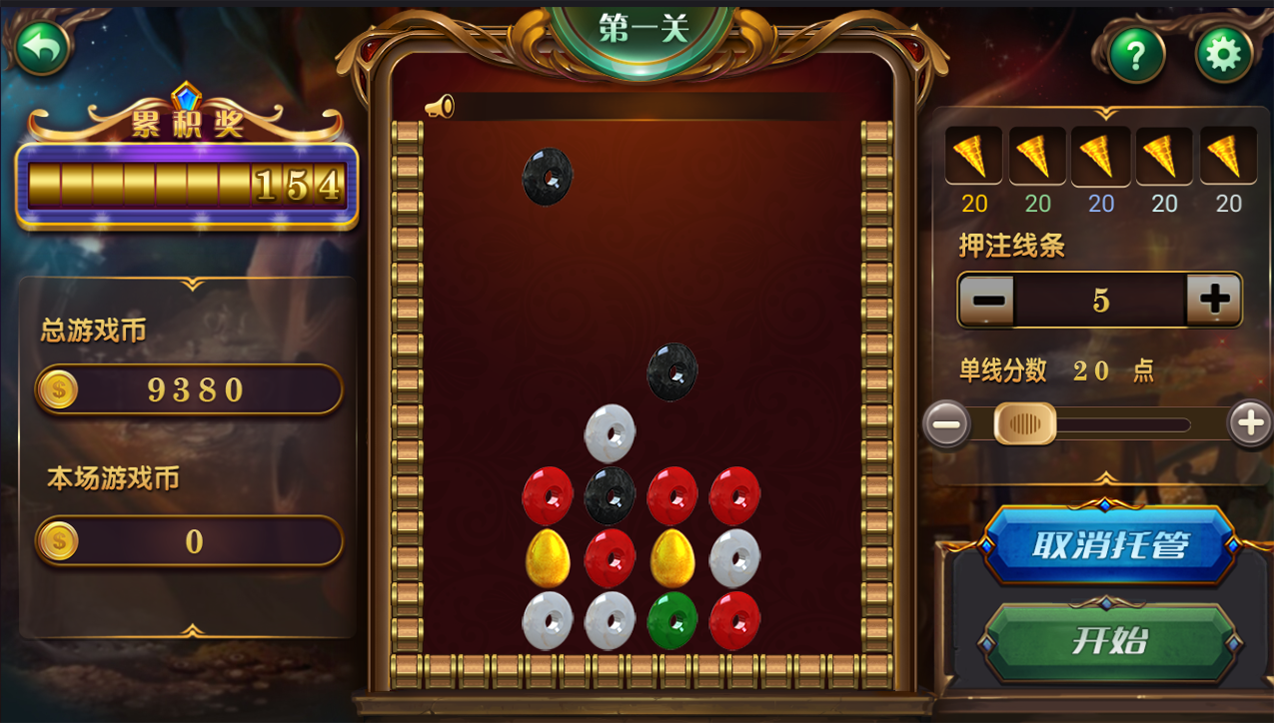The width and height of the screenshot is (1274, 723).
Task: Open the question mark help button
Action: [1135, 53]
